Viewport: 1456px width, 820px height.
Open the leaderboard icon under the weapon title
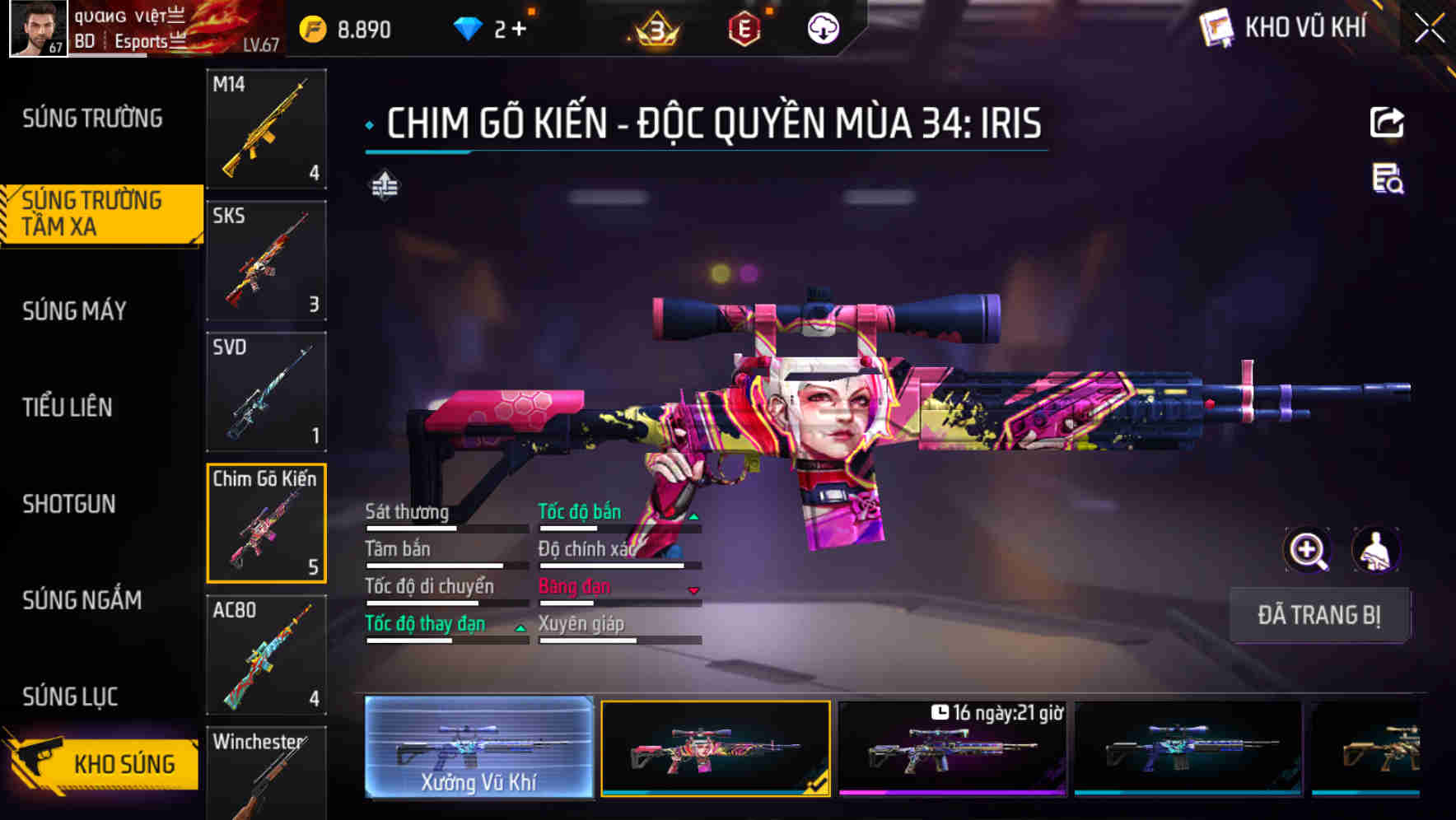click(x=384, y=185)
